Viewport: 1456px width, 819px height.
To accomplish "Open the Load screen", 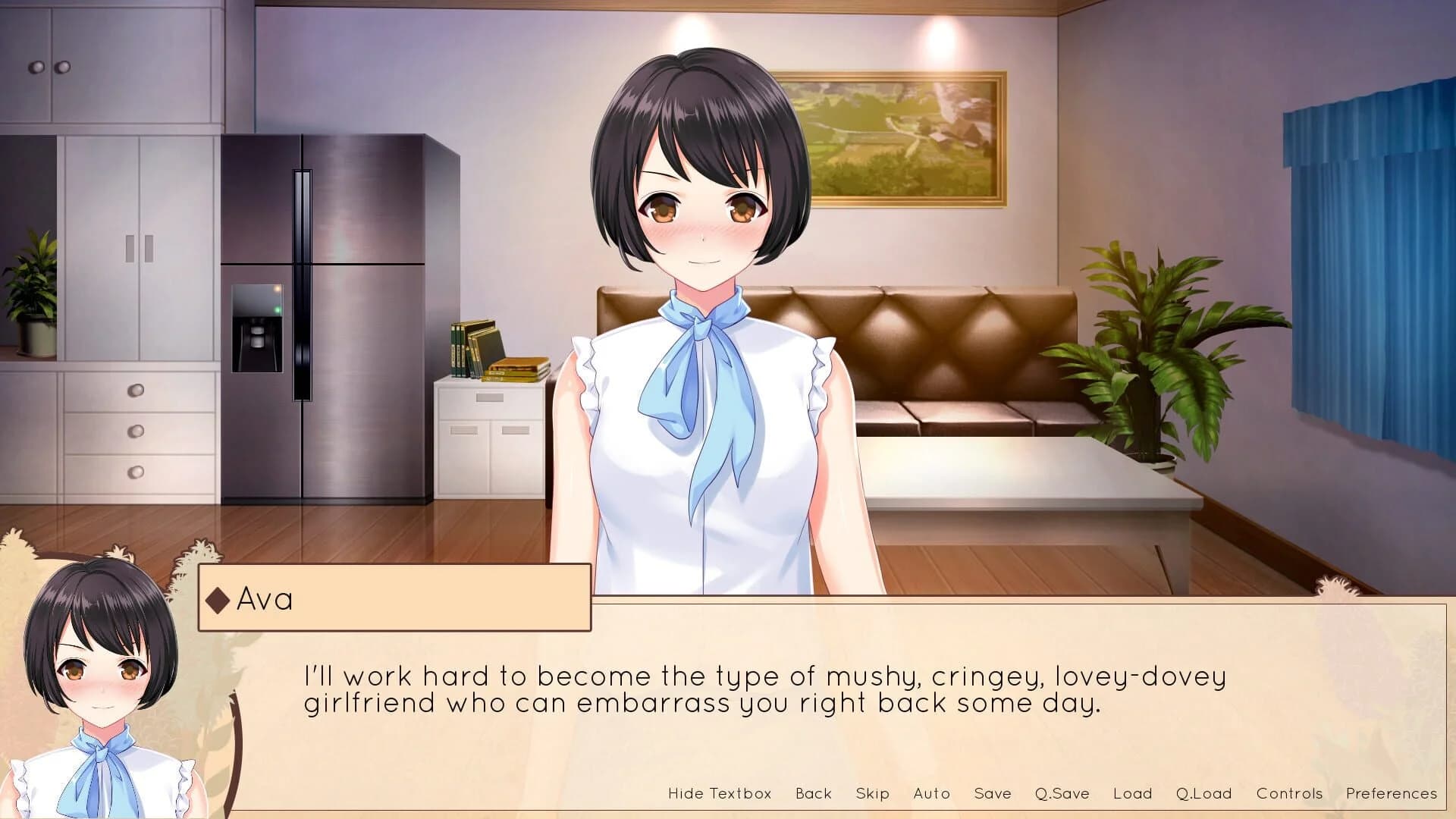I will 1131,793.
